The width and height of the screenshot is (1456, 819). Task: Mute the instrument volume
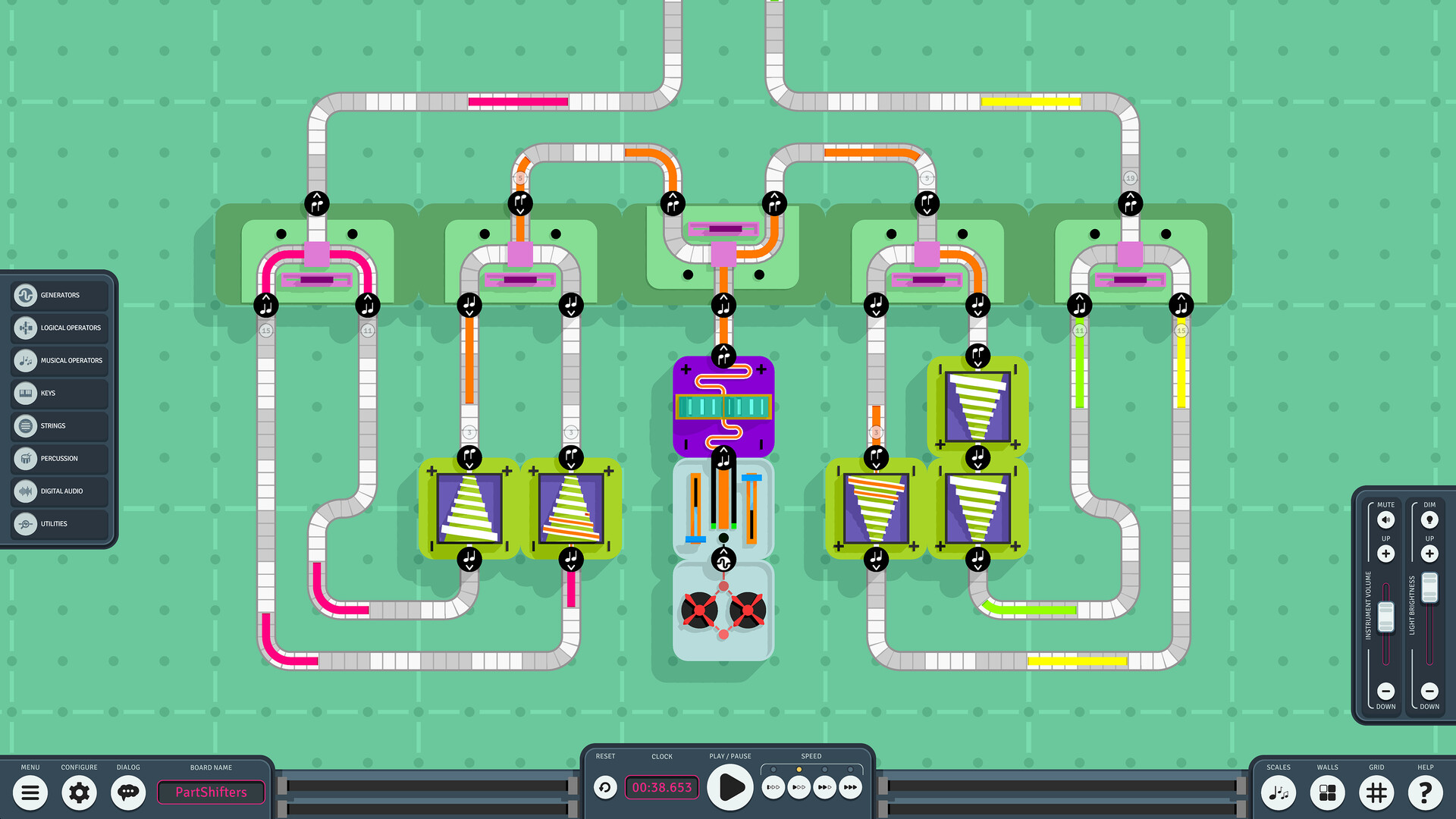[1385, 519]
